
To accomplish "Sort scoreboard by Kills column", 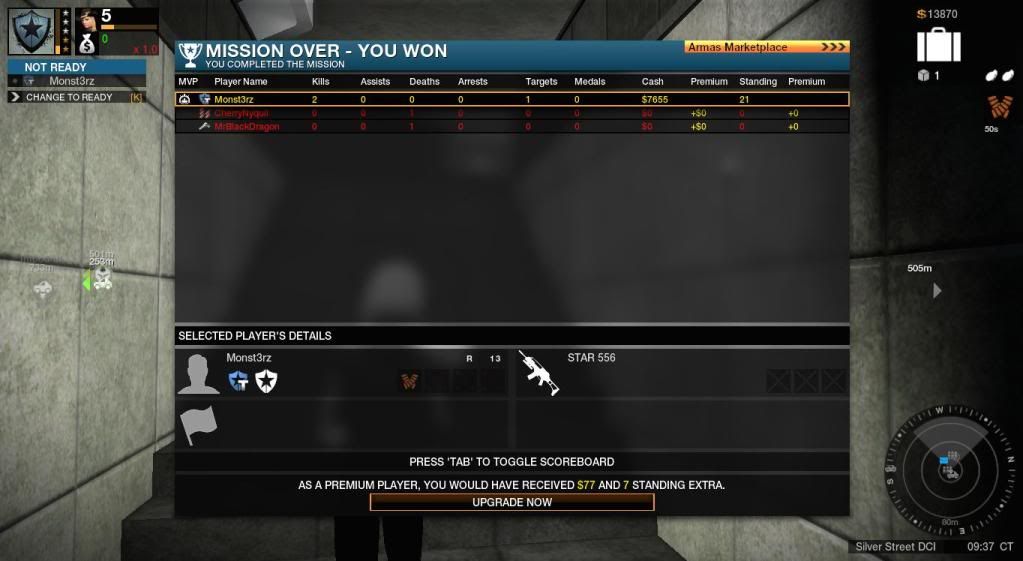I will [320, 82].
